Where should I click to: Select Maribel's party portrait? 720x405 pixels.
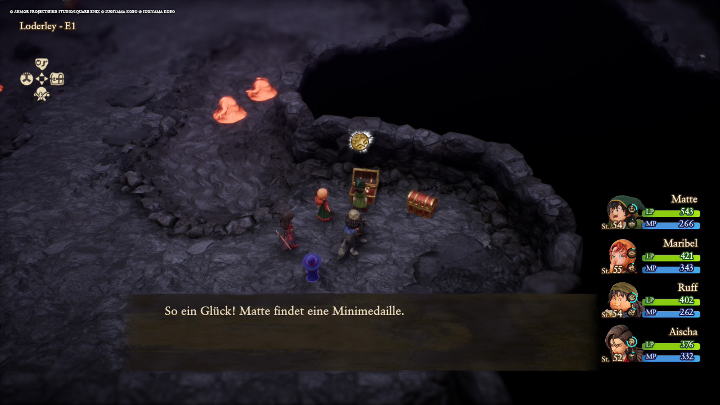pyautogui.click(x=621, y=255)
